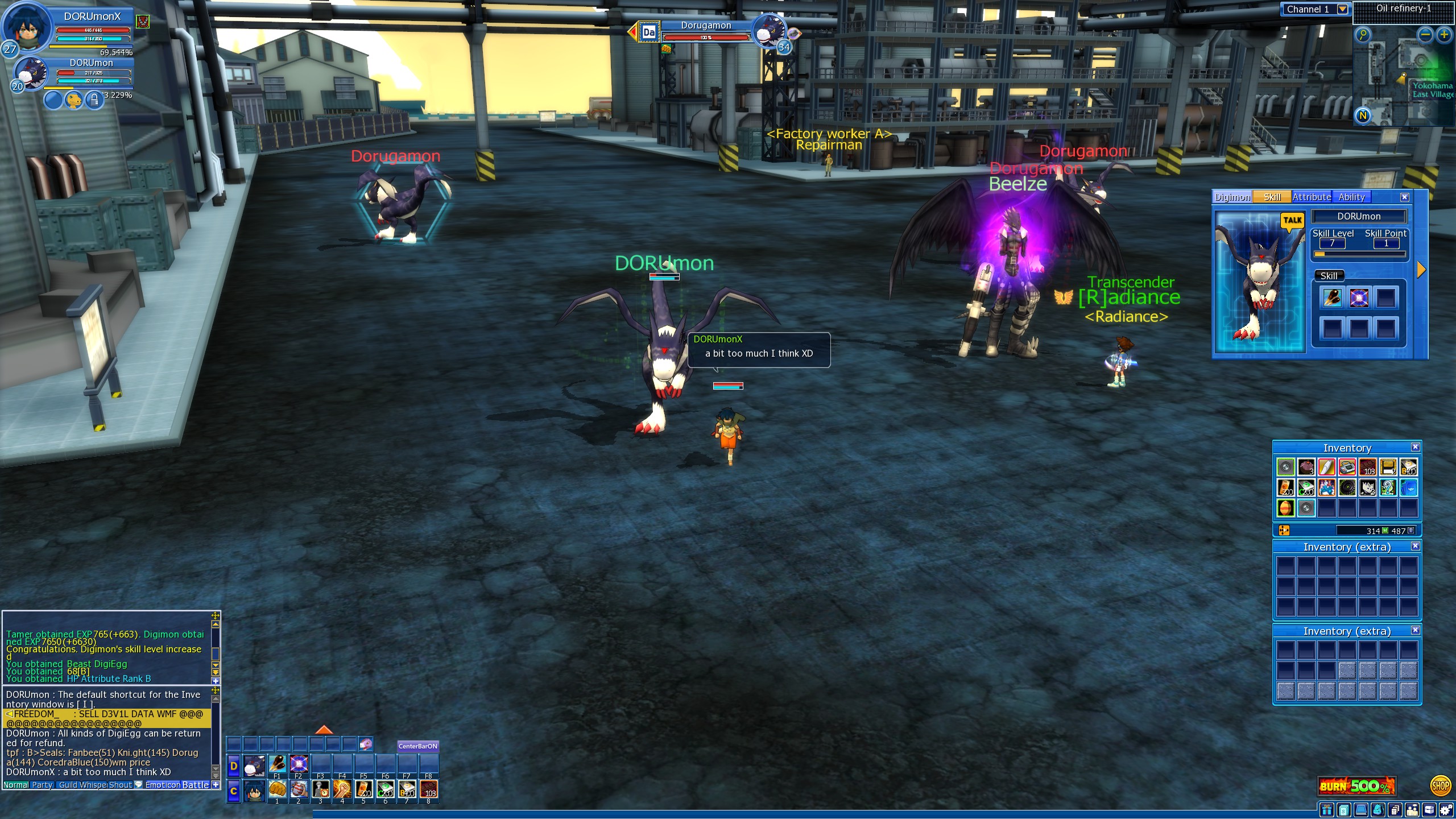Collapse the CenterBarON hotbar with the arrow
The height and width of the screenshot is (819, 1456).
pyautogui.click(x=324, y=731)
